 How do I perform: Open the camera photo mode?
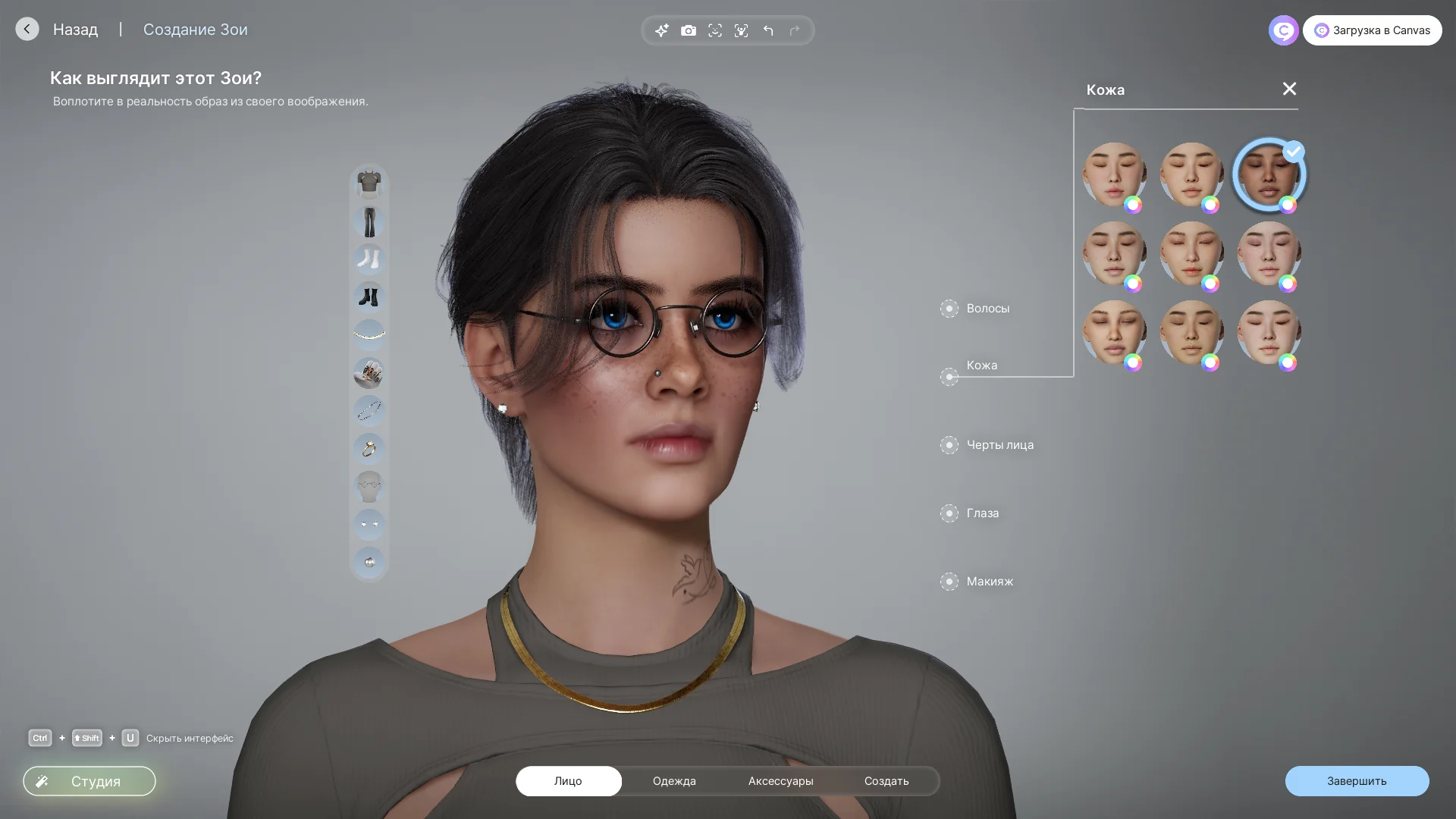689,30
